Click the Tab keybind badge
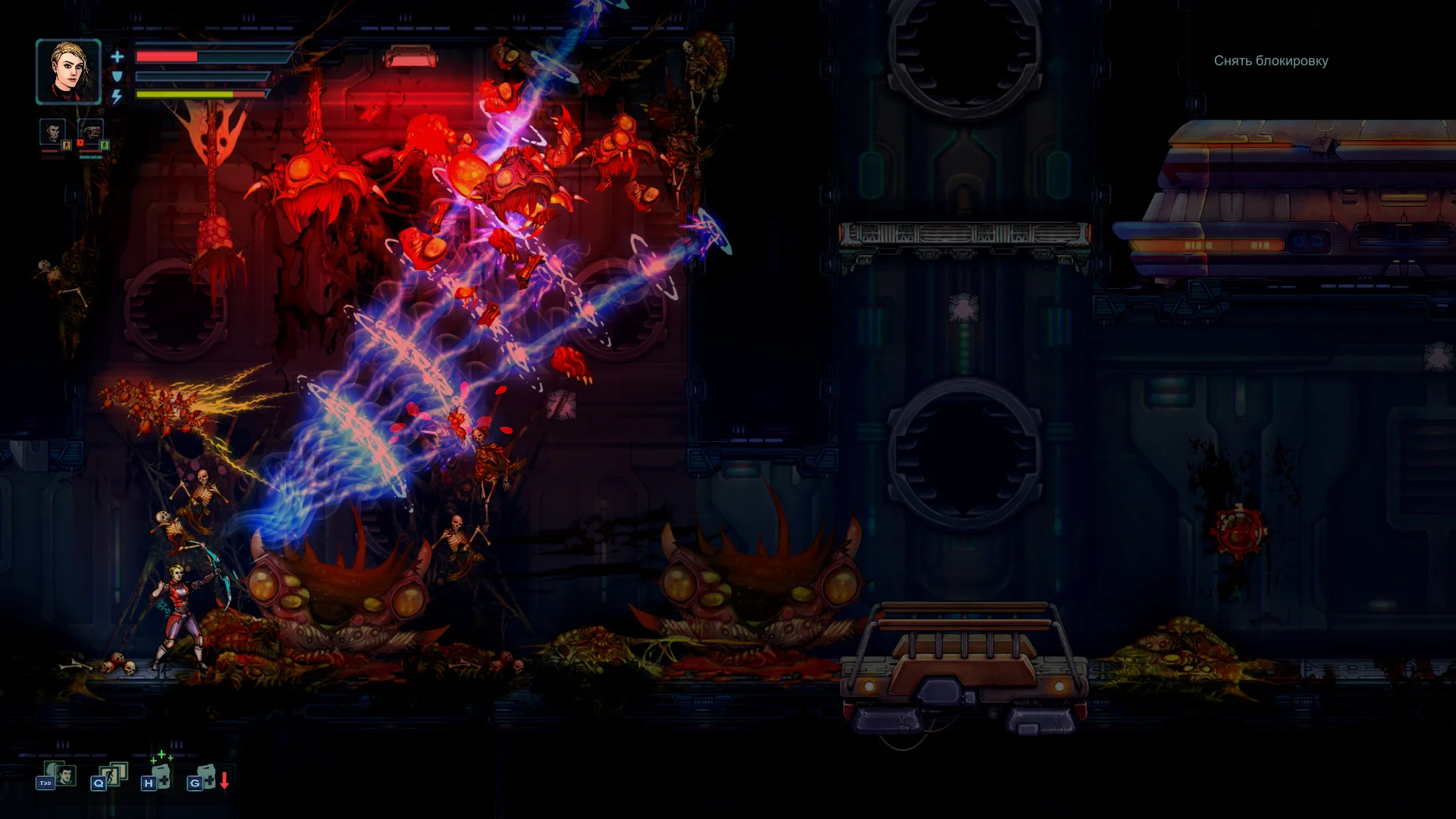The width and height of the screenshot is (1456, 819). click(45, 783)
